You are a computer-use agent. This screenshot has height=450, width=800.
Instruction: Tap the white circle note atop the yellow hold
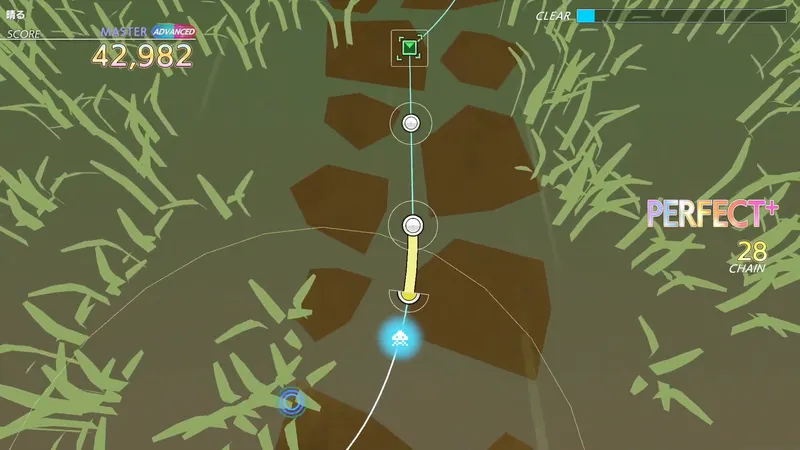[412, 225]
